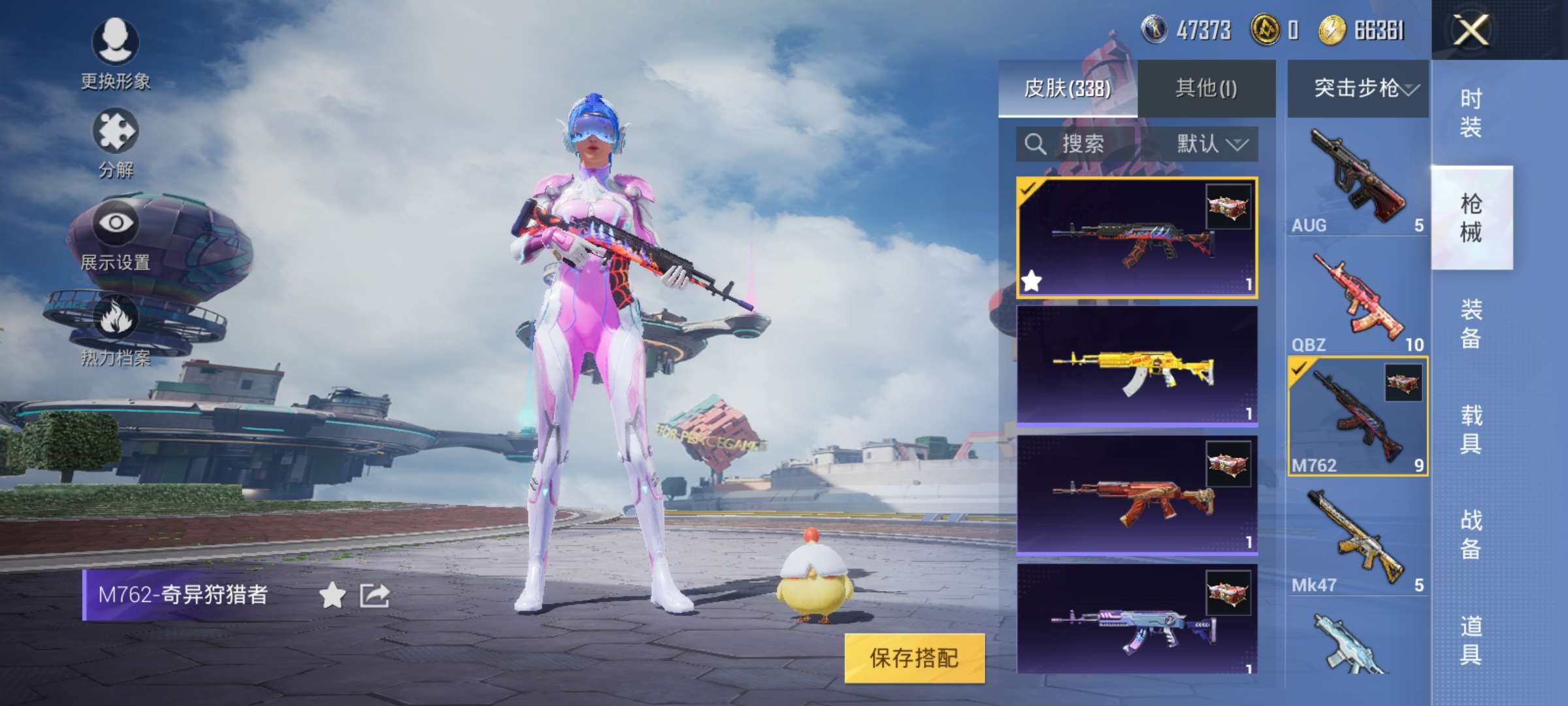This screenshot has width=1568, height=706.
Task: Favorite the skin with the star beside its name
Action: coord(332,596)
